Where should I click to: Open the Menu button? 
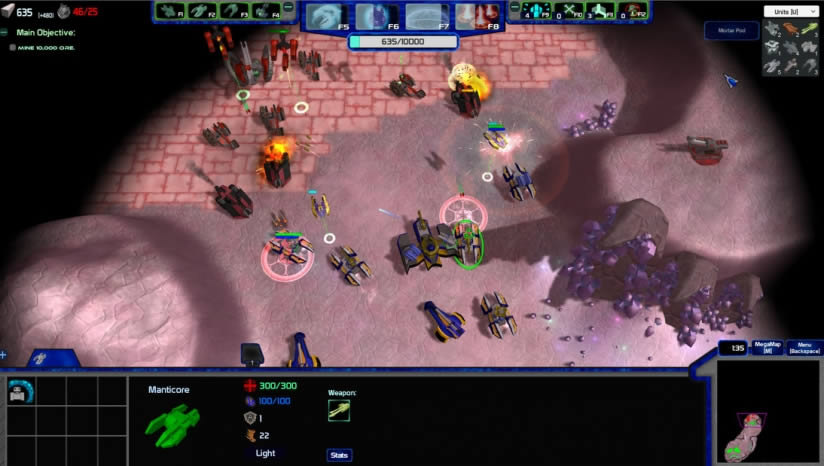[804, 348]
